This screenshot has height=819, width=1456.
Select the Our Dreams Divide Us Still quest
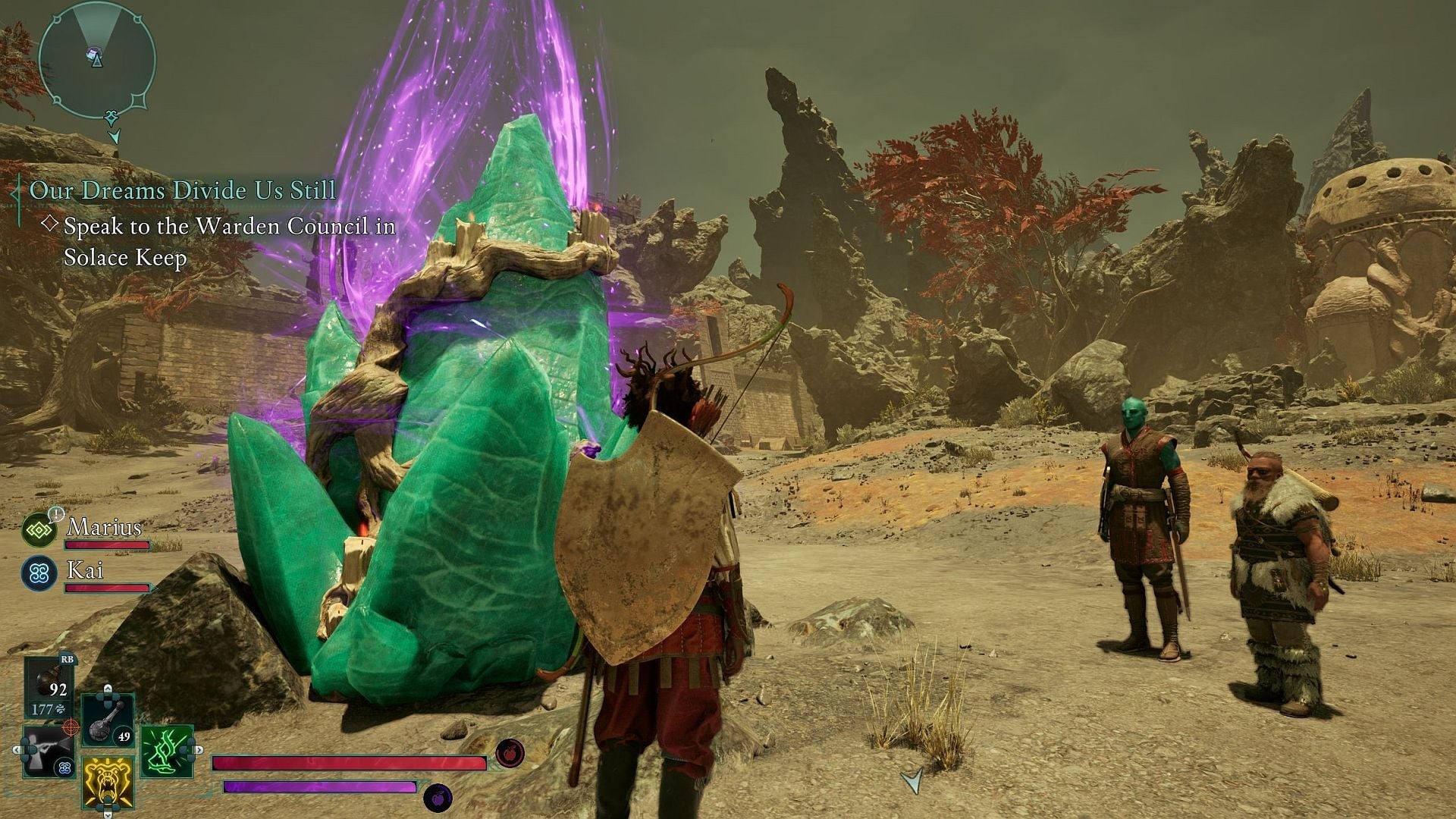click(182, 190)
